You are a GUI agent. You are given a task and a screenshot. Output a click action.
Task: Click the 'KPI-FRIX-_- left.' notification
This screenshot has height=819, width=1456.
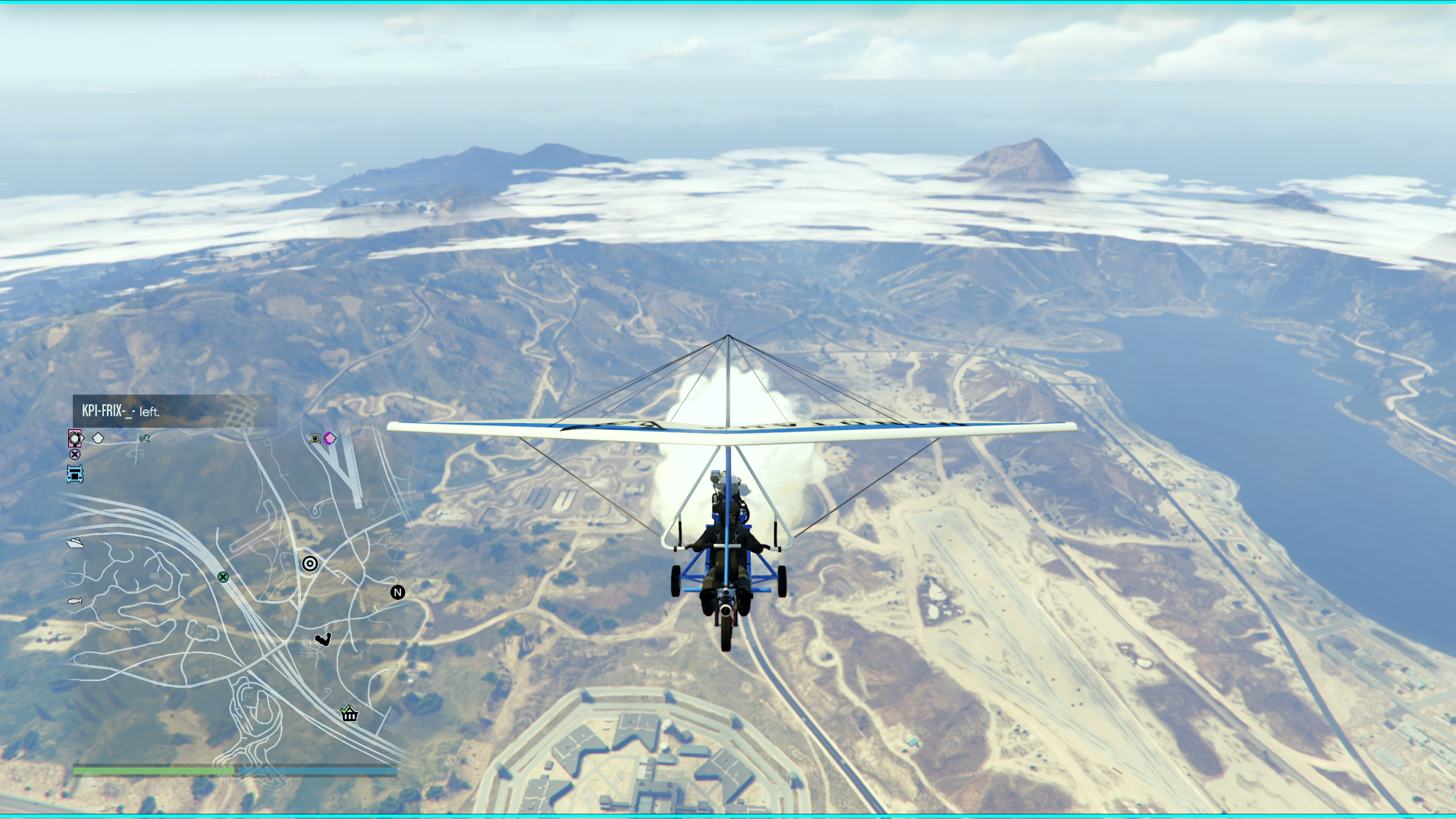(174, 411)
